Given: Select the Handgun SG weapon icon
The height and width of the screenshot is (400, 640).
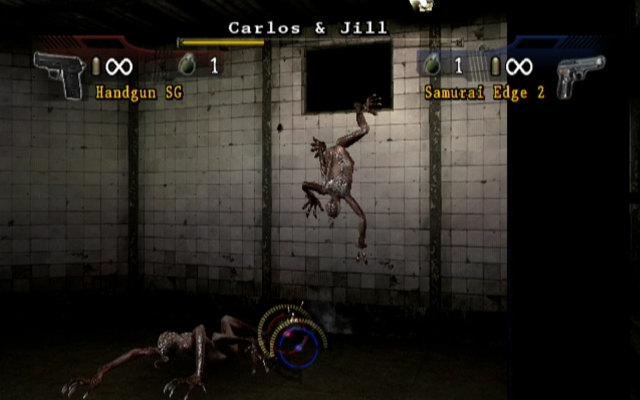Looking at the screenshot, I should (59, 73).
